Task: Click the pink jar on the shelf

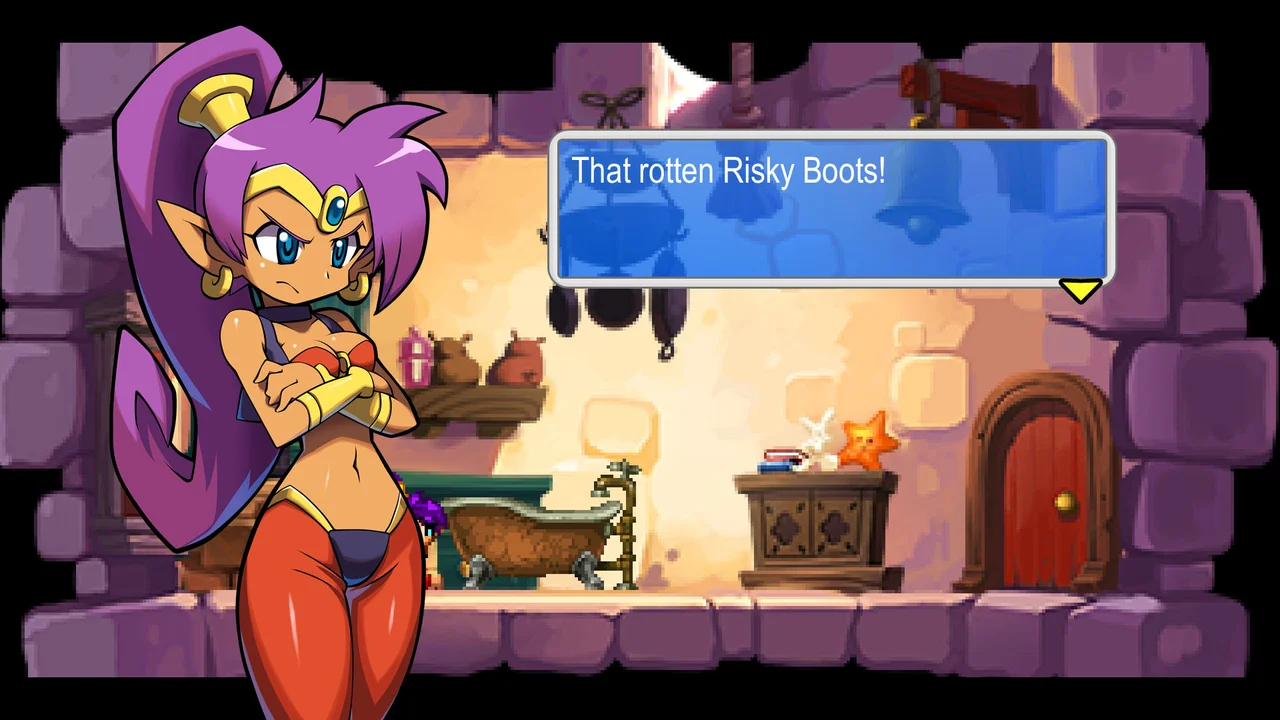Action: 414,360
